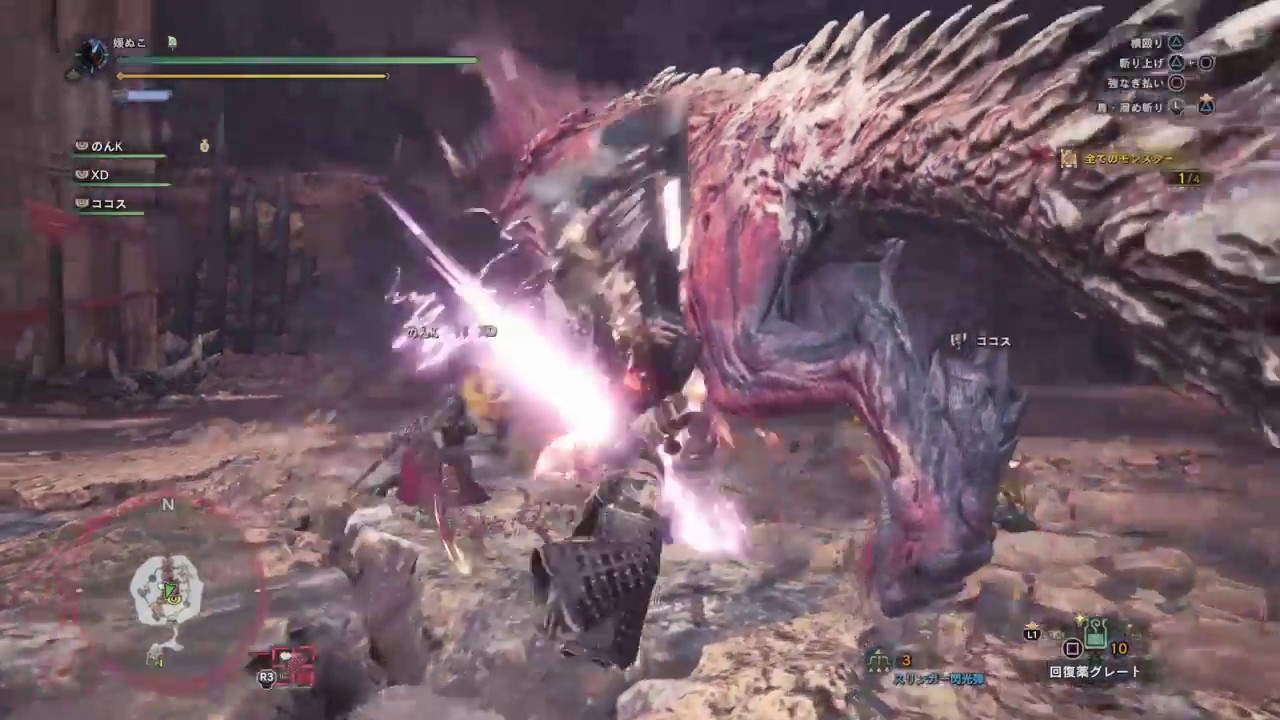The height and width of the screenshot is (720, 1280).
Task: Open the red radial shortcut icon
Action: tap(294, 664)
